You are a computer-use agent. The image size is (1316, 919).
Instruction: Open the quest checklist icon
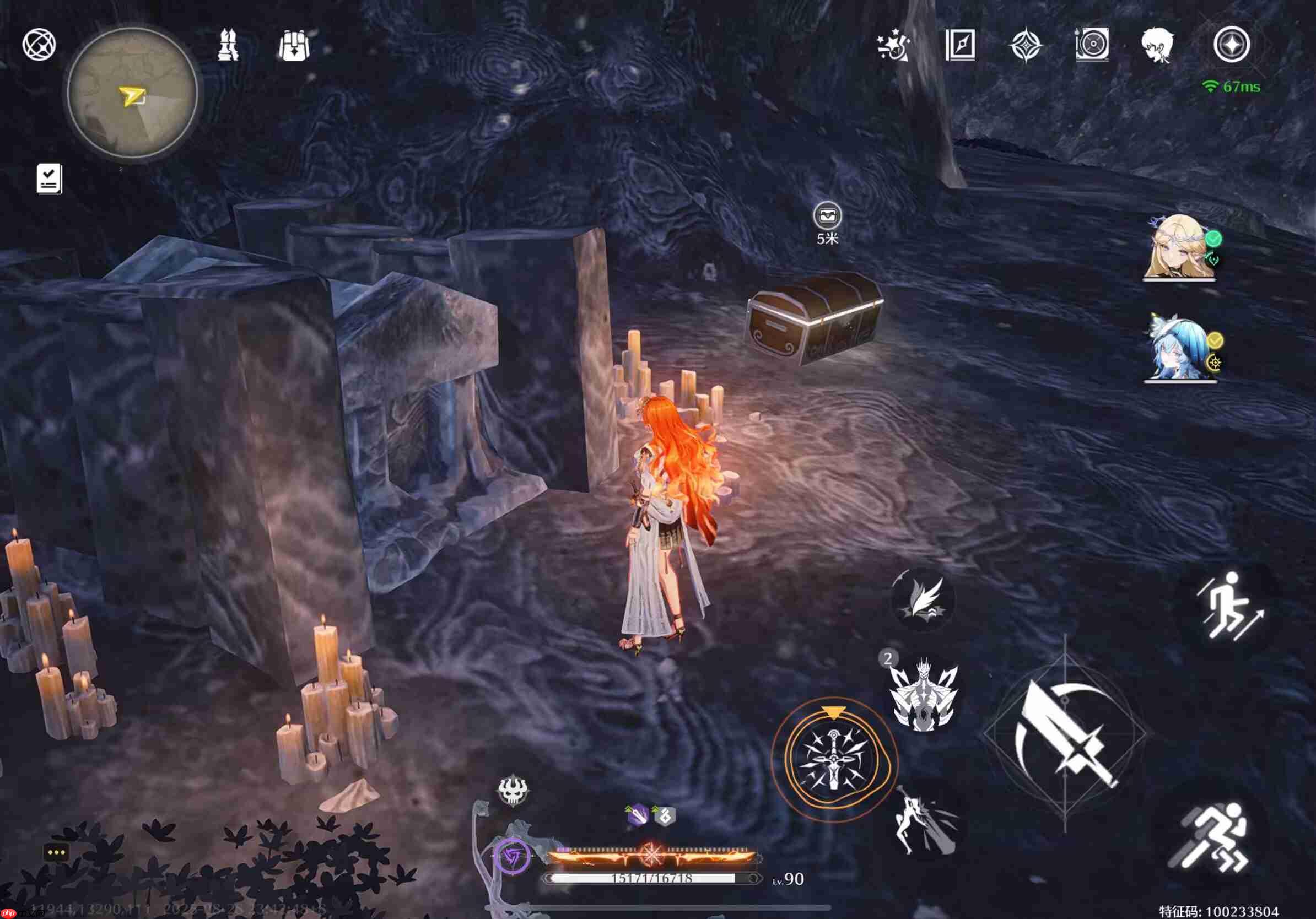(49, 179)
